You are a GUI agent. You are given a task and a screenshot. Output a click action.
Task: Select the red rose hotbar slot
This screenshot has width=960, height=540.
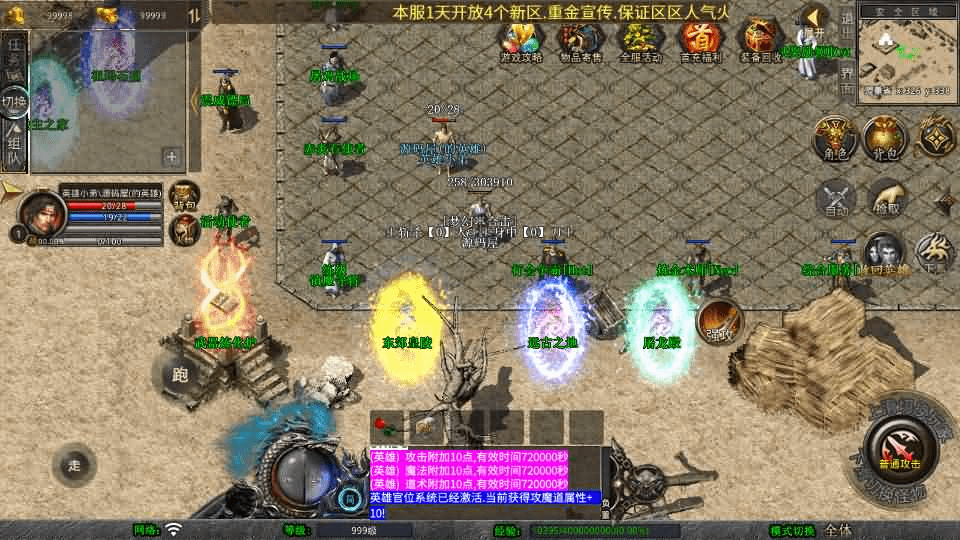point(385,425)
